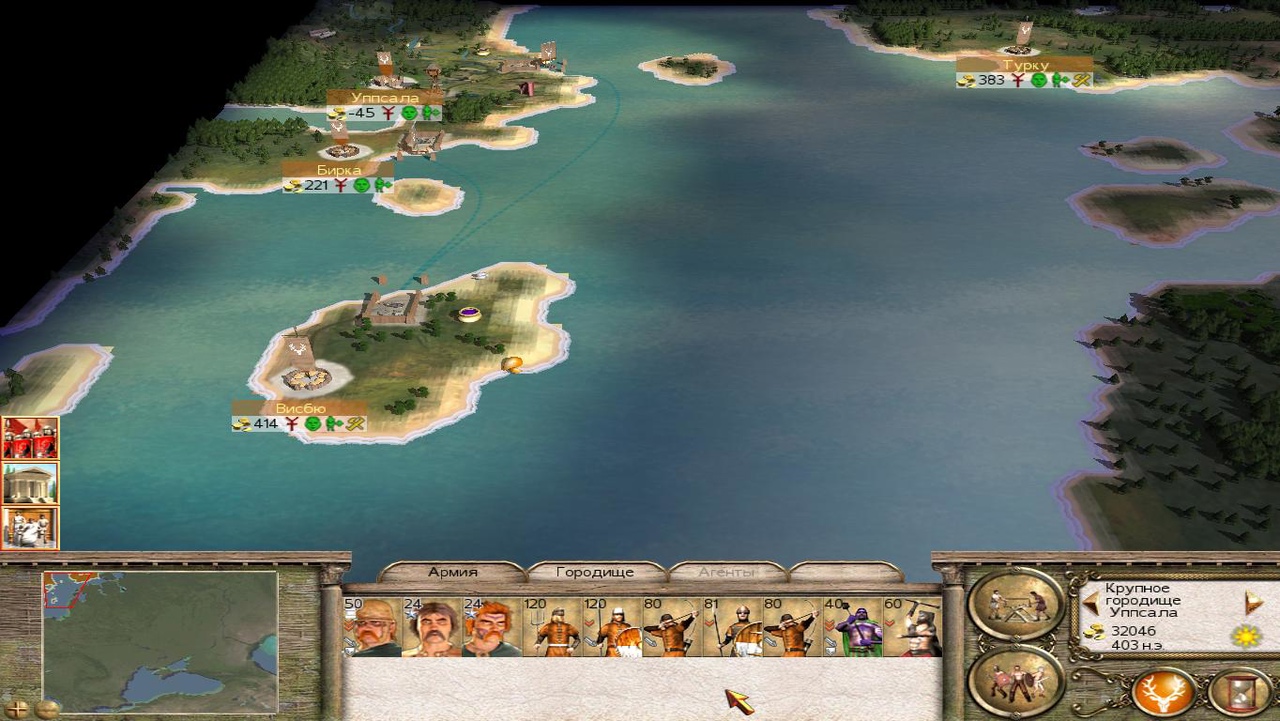The height and width of the screenshot is (721, 1280).
Task: Pick the trident spearman unit card
Action: tap(552, 627)
